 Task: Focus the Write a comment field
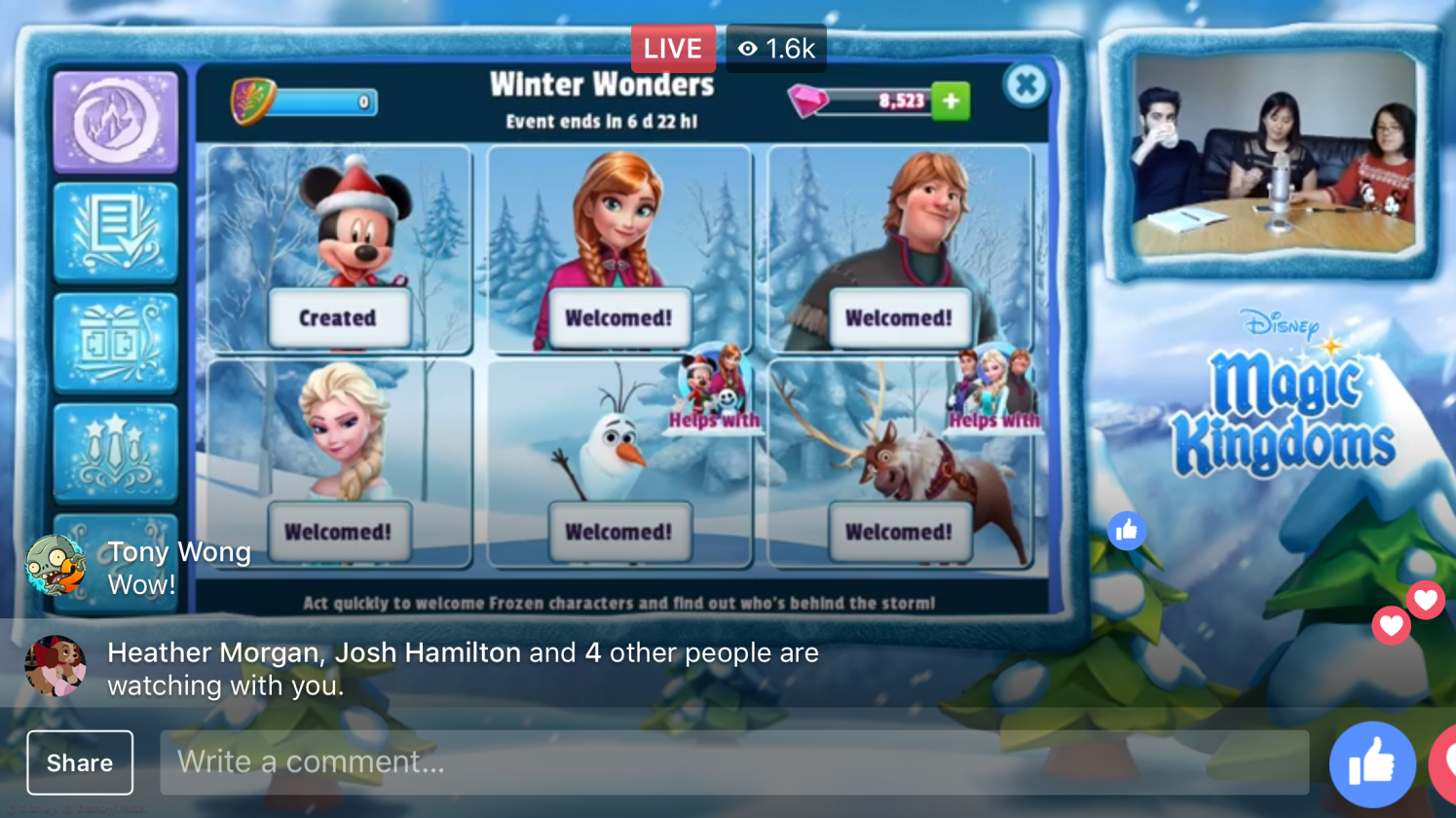pos(733,762)
